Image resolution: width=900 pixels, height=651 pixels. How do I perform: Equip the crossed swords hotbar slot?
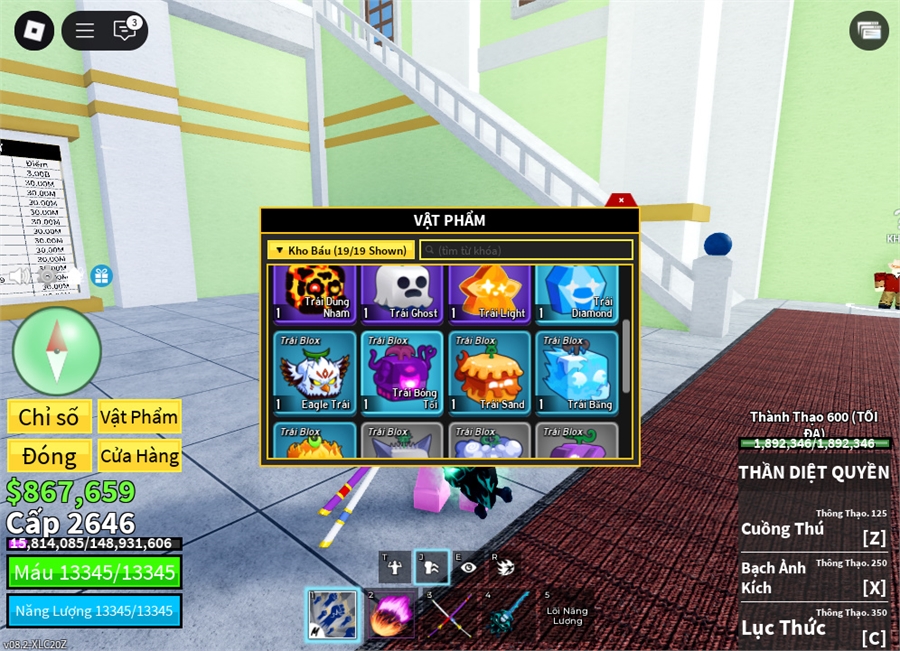coord(449,613)
